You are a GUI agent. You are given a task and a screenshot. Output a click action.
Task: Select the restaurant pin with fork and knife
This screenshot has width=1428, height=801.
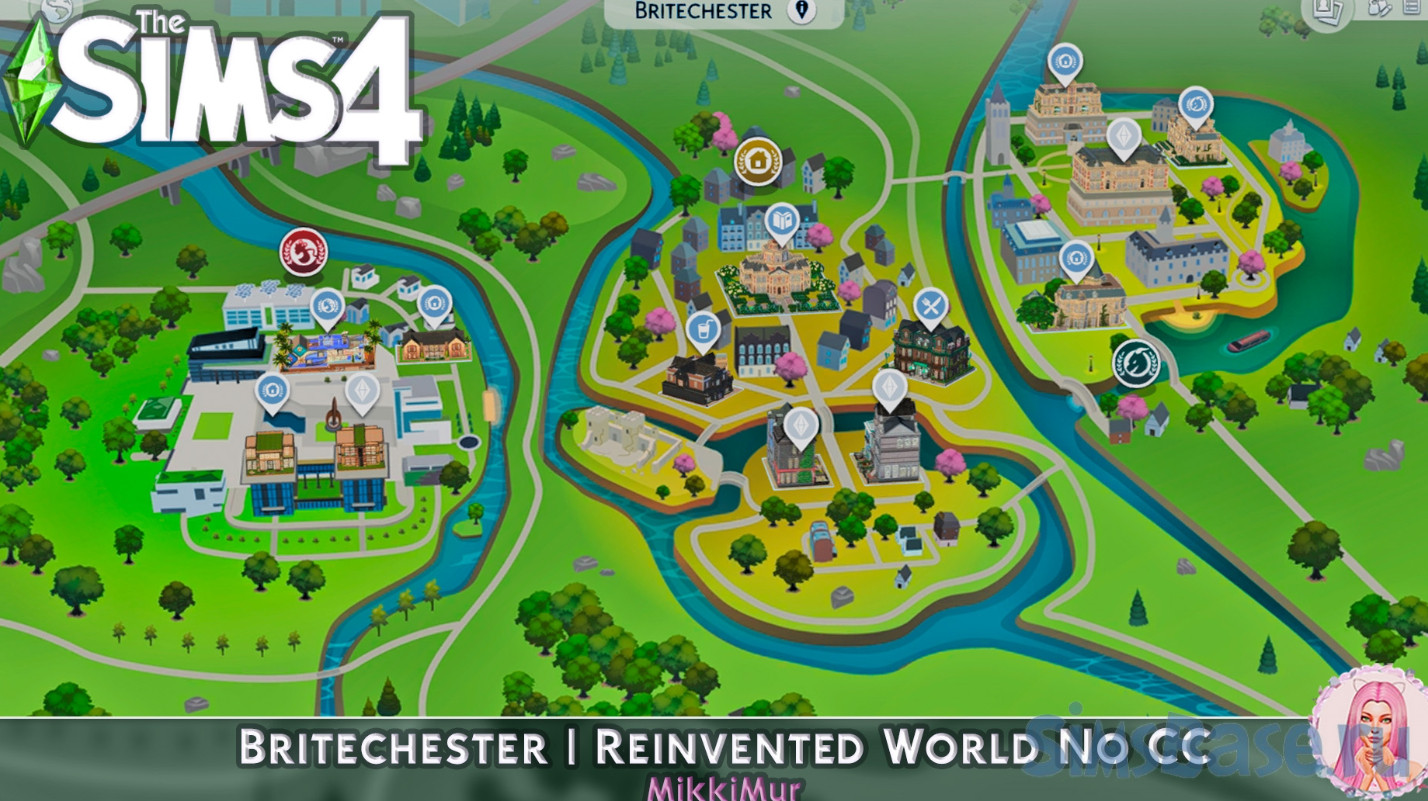pos(931,303)
